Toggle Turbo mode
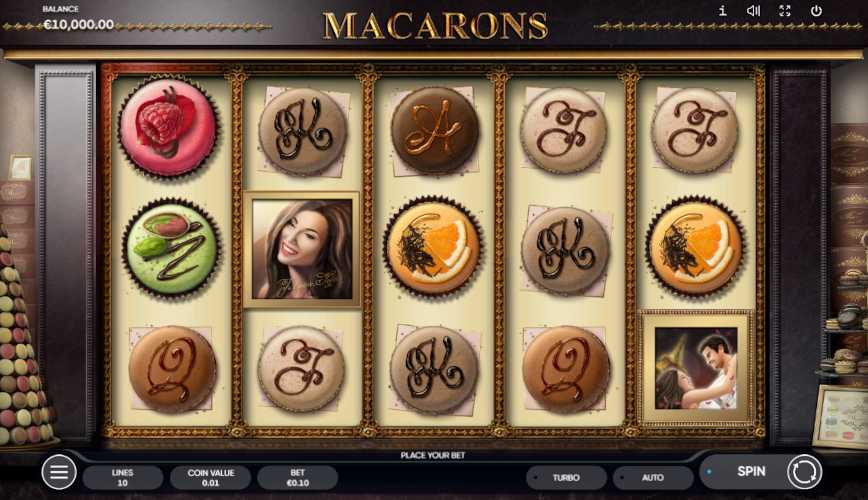 [x=566, y=477]
